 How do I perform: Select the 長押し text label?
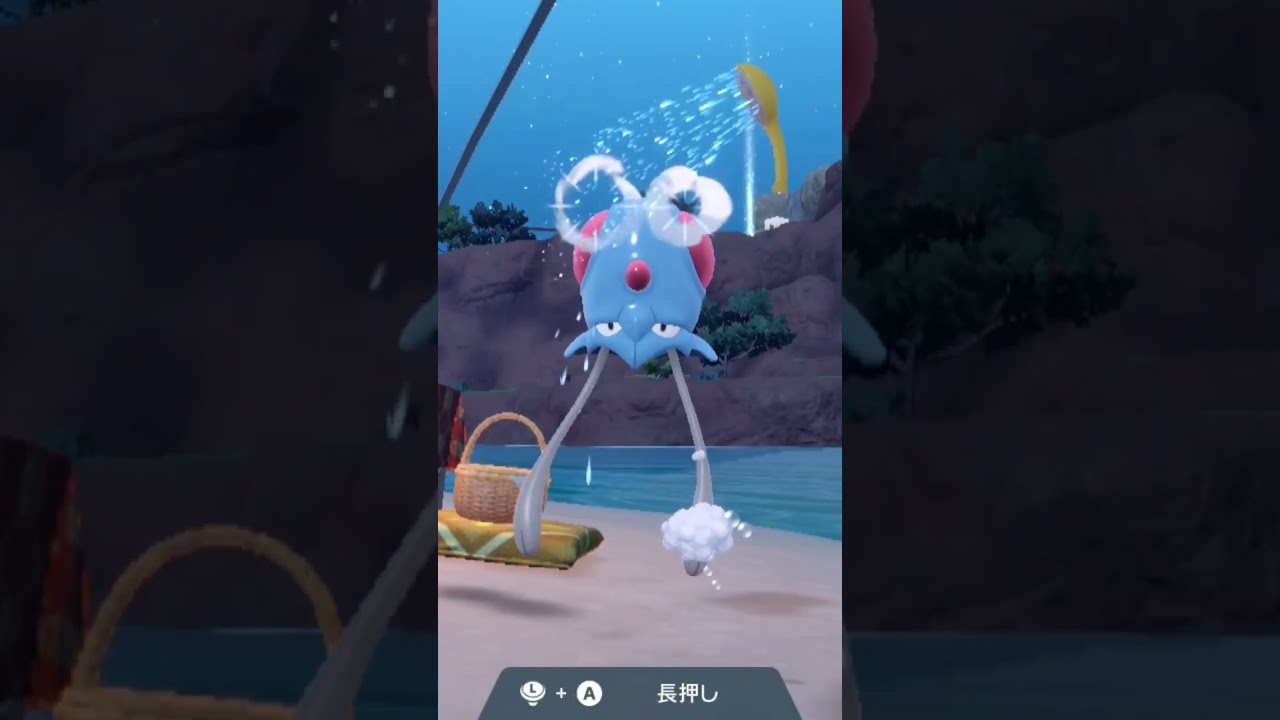point(686,692)
